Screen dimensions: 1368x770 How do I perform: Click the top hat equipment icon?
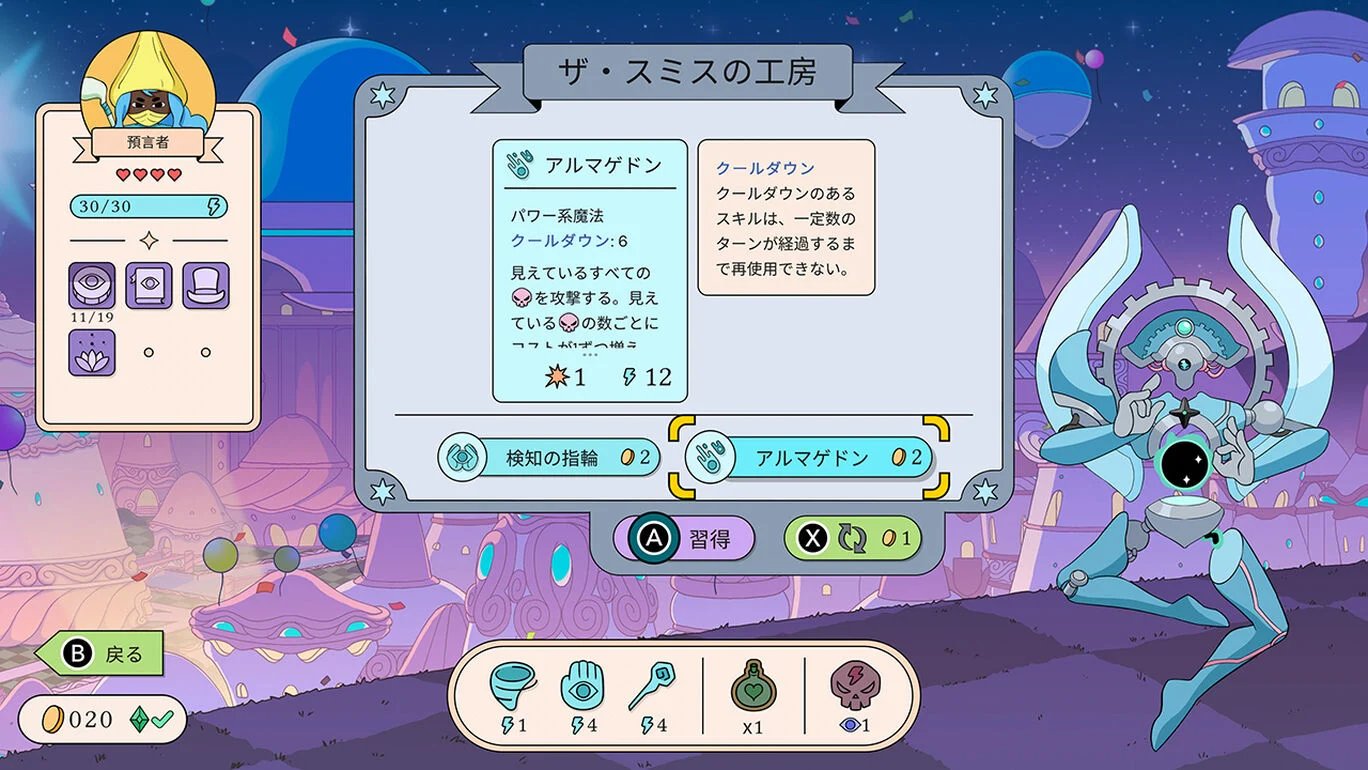[205, 287]
